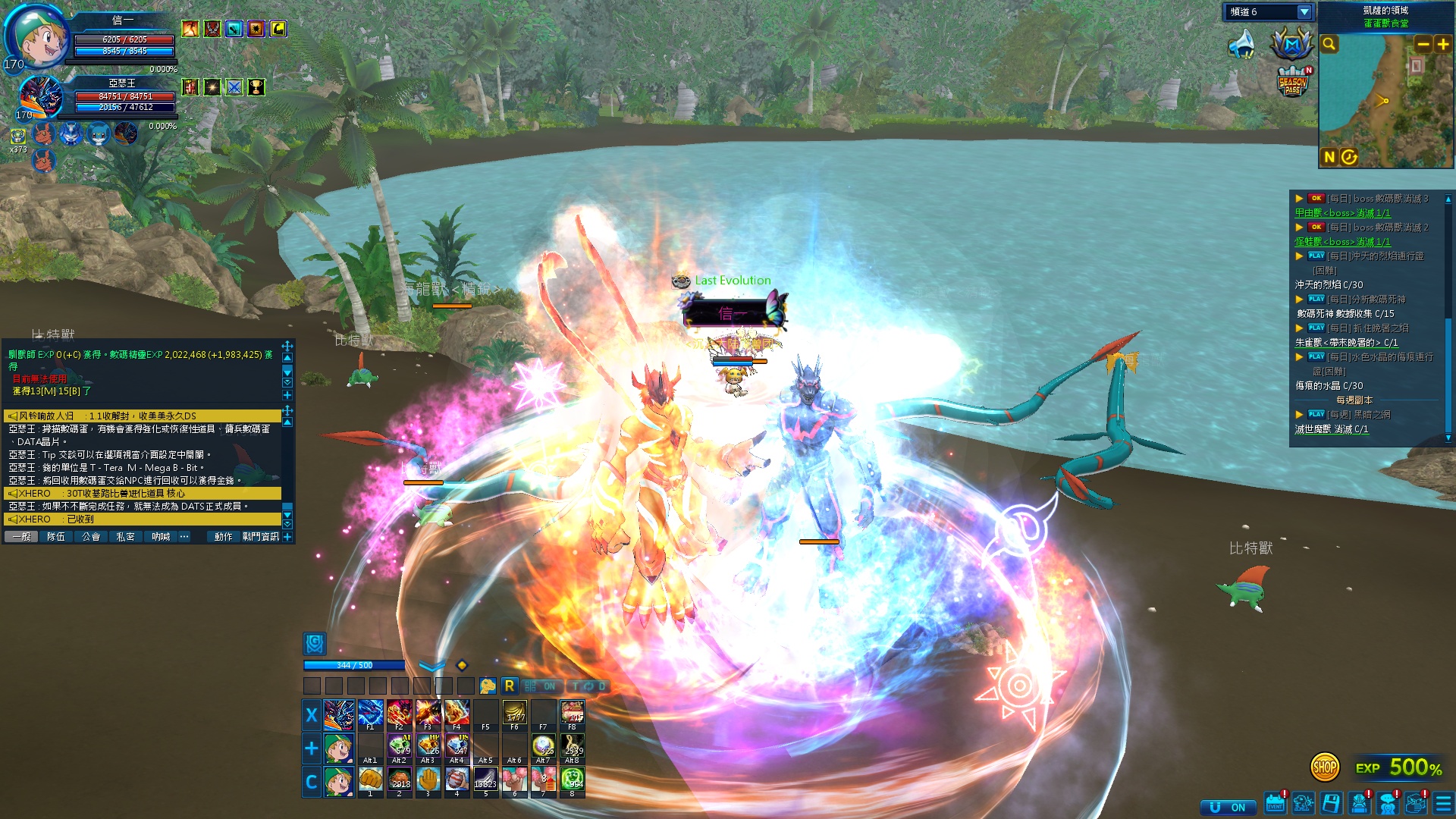Use the HP gem item in Alt3 slot

click(x=428, y=747)
